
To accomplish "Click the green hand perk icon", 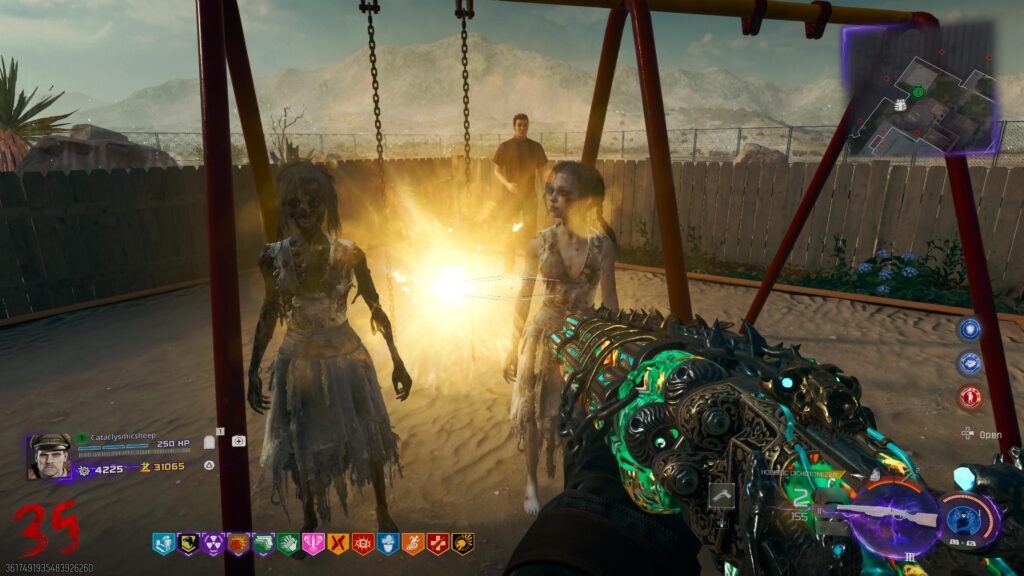I will point(288,544).
